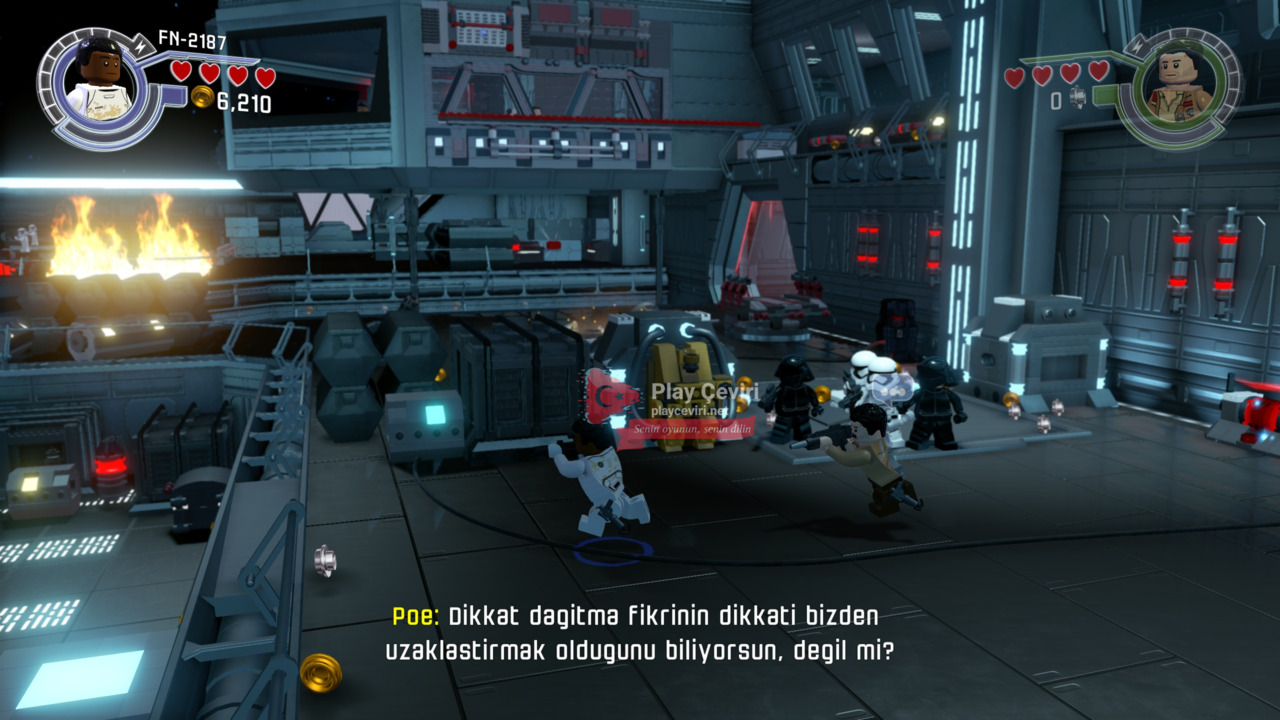This screenshot has width=1280, height=720.
Task: Open the Play Çeviri watermark logo
Action: point(612,398)
